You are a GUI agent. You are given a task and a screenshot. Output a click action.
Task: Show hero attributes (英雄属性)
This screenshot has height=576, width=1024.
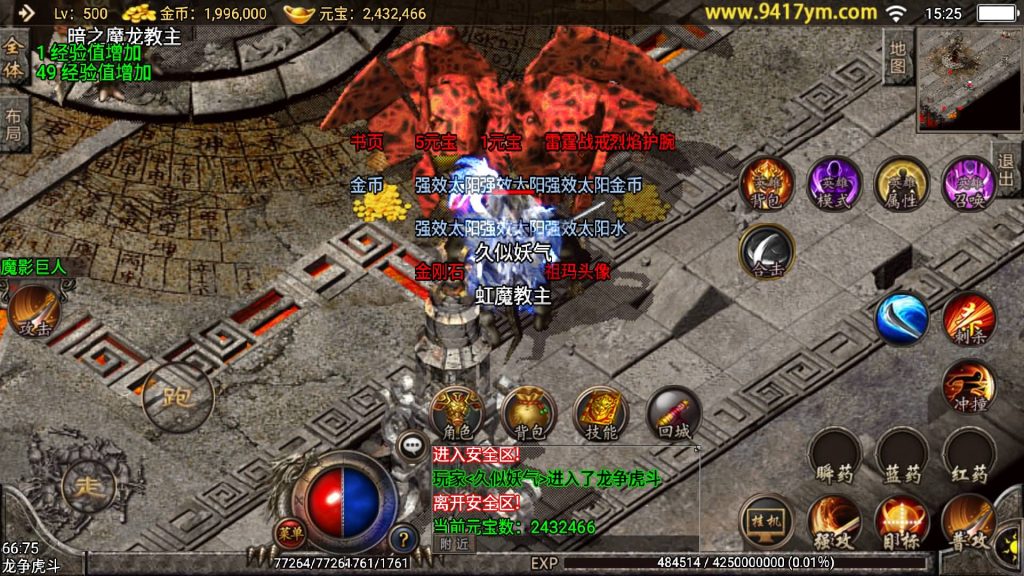[901, 183]
